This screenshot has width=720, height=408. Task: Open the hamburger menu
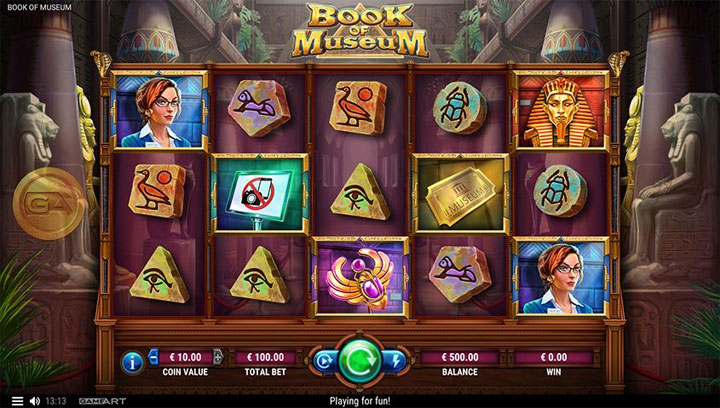tap(16, 401)
